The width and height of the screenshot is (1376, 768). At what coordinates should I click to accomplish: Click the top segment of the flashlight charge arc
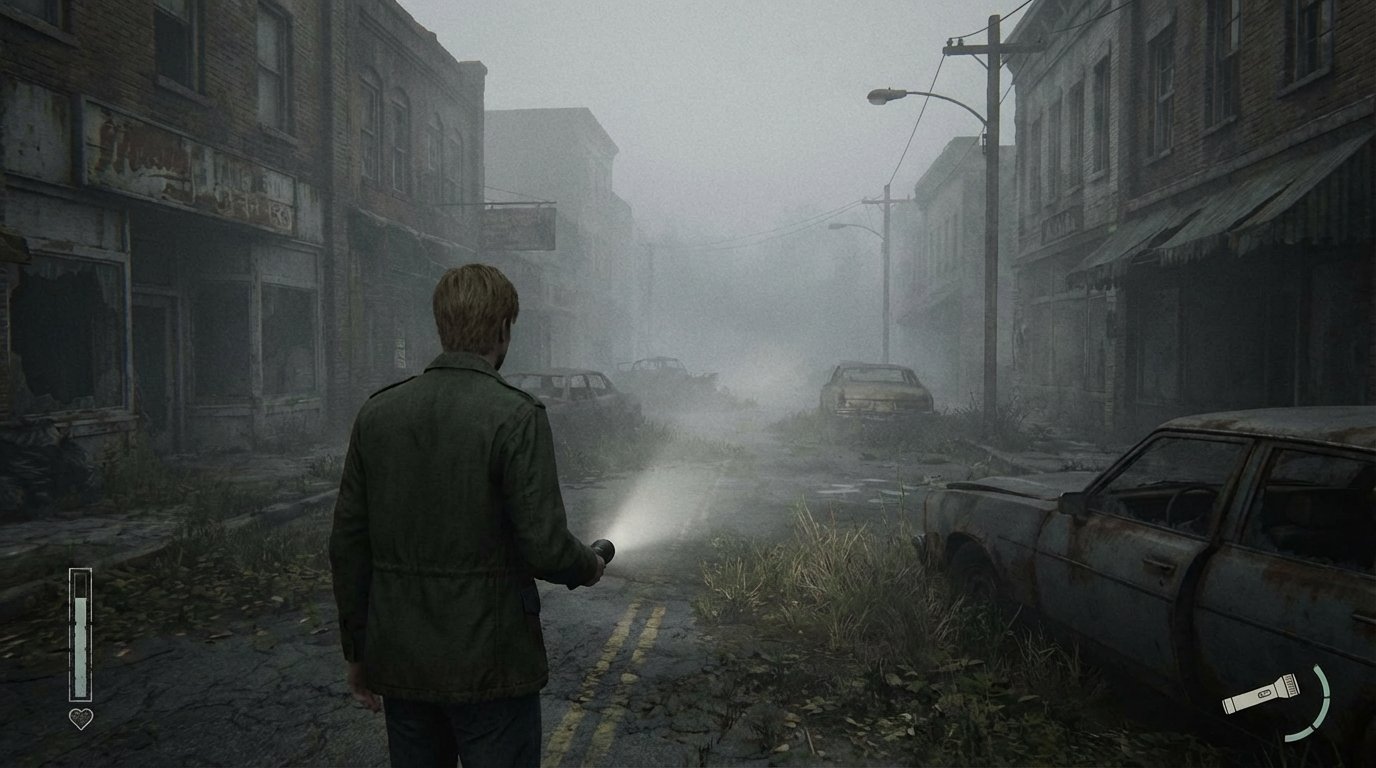click(1322, 678)
